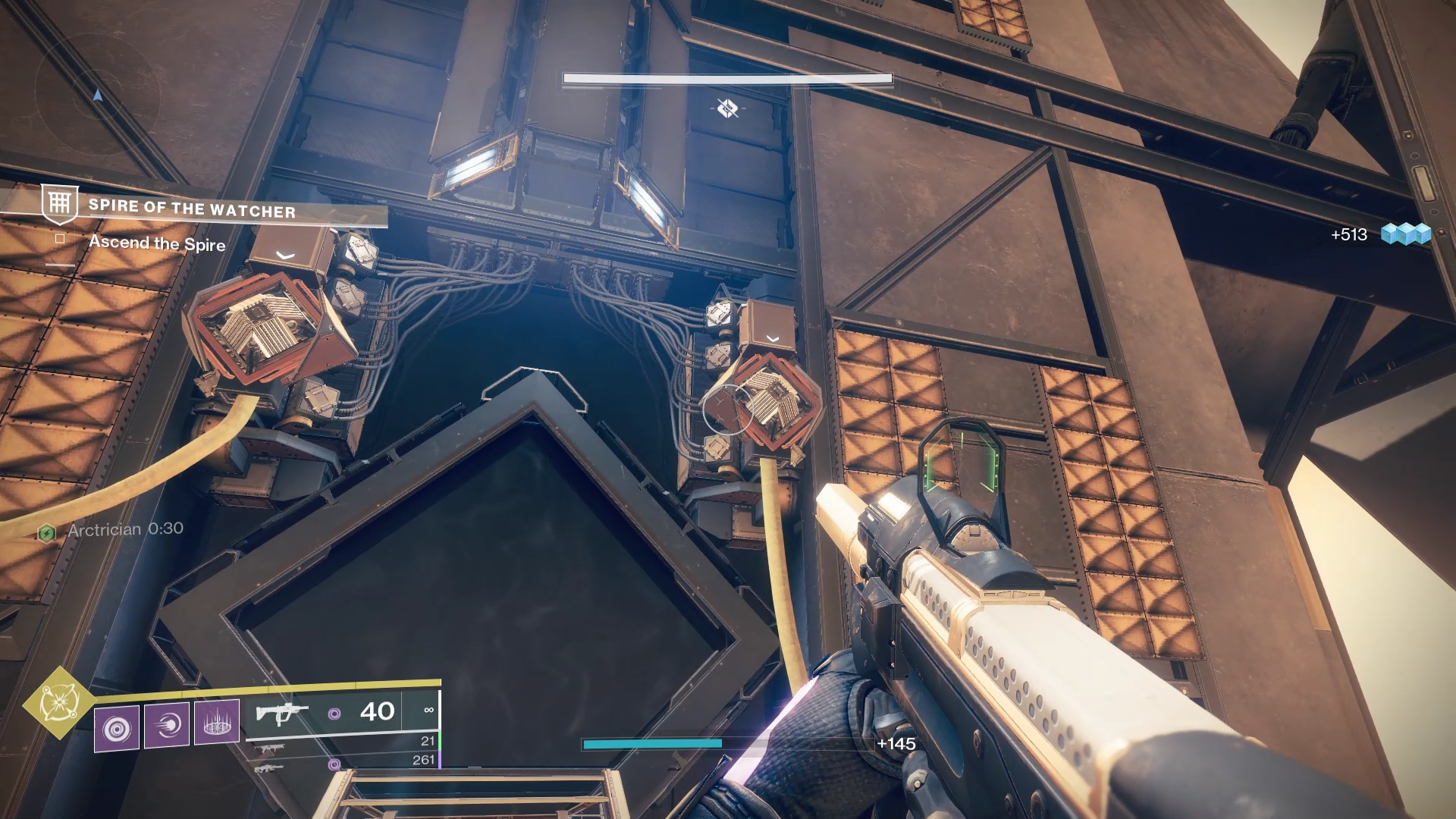Select the equipped submachine gun weapon slot
The image size is (1456, 819).
(282, 714)
